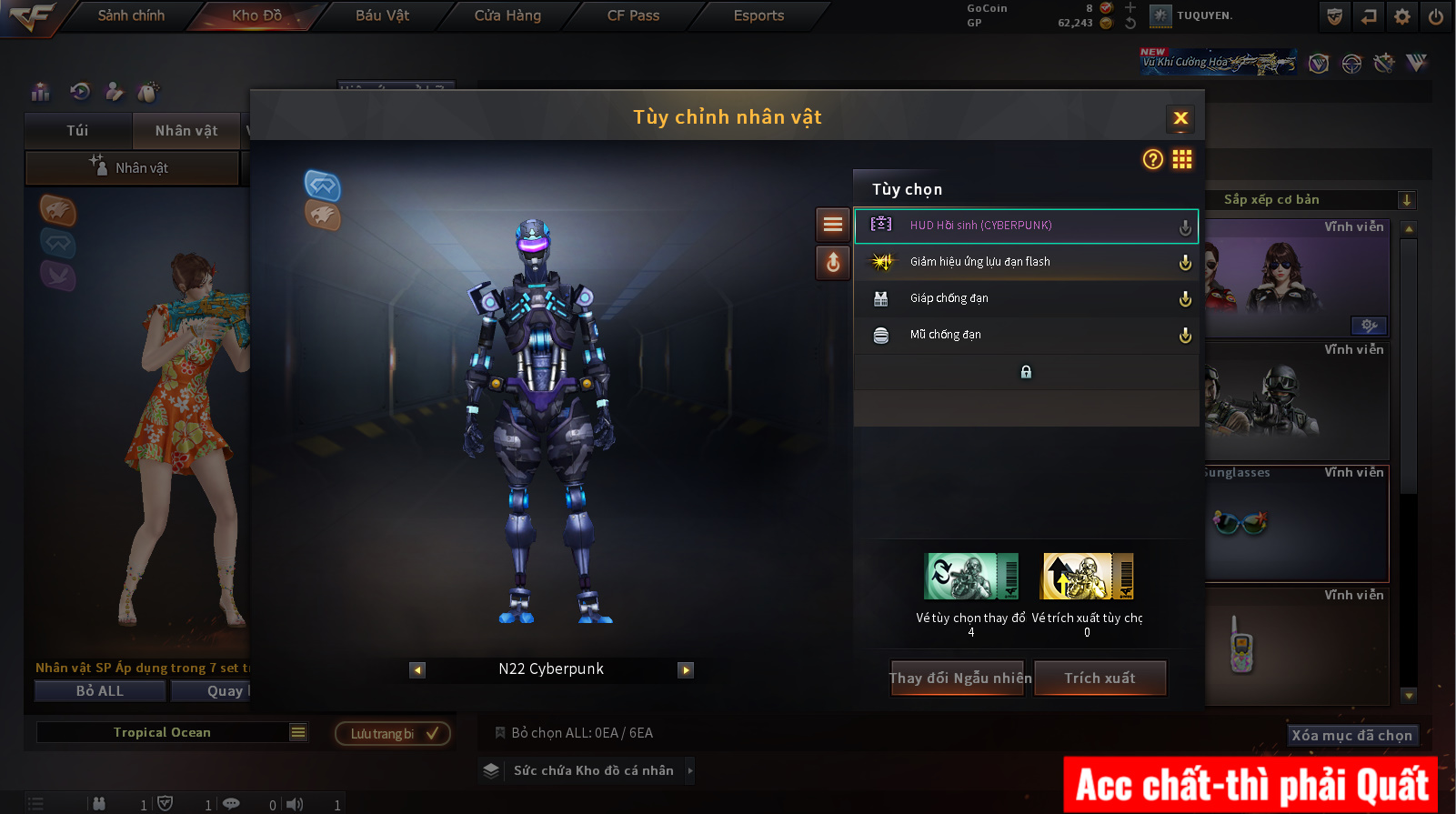The height and width of the screenshot is (814, 1456).
Task: Open the orange question mark help
Action: (x=1152, y=160)
